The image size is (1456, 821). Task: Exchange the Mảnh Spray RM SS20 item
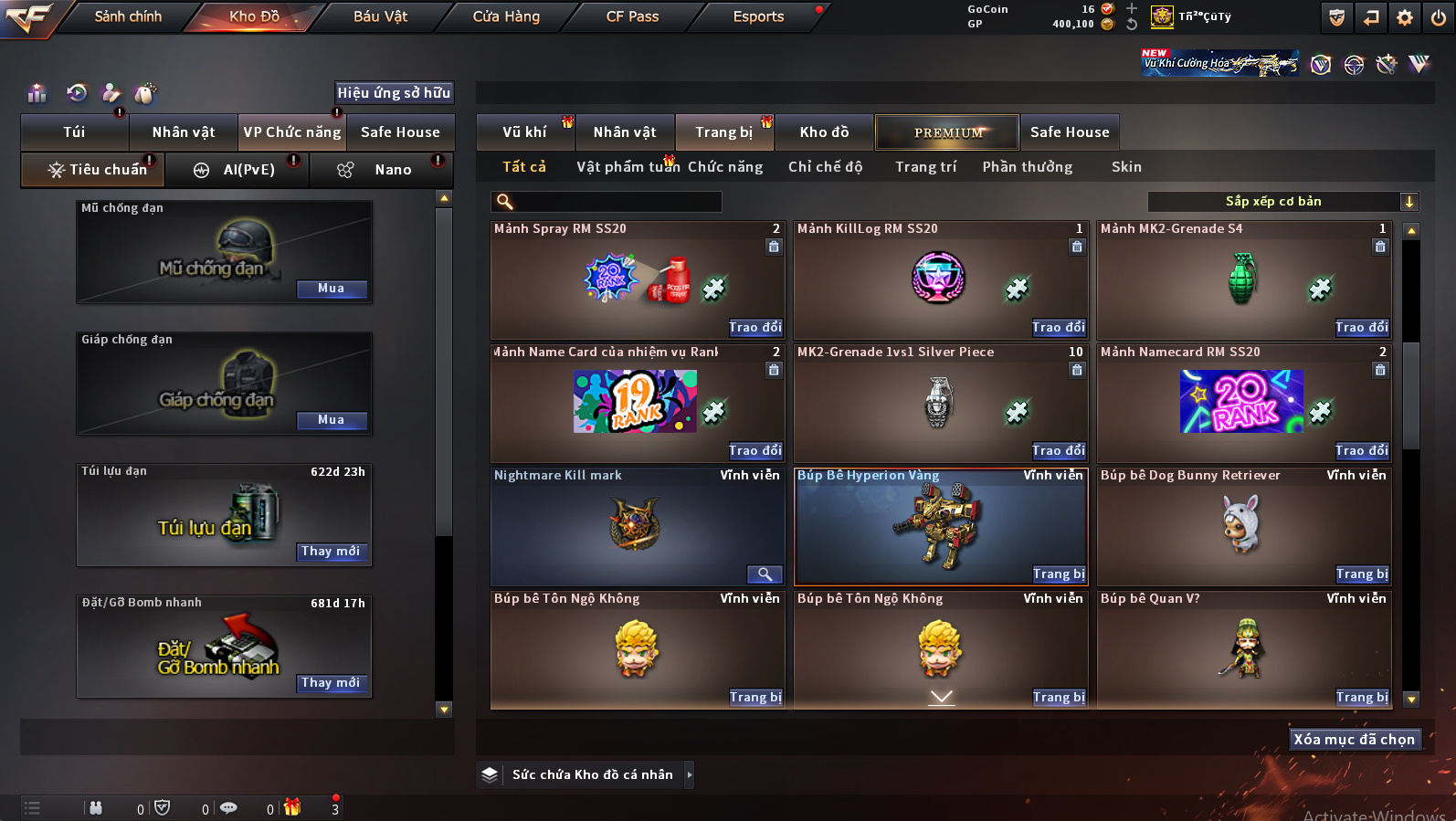point(755,327)
